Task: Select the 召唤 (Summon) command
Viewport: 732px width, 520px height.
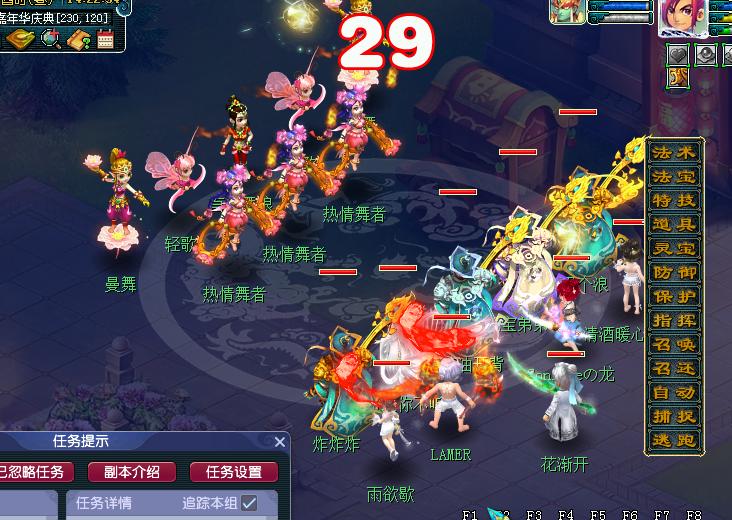Action: coord(673,344)
